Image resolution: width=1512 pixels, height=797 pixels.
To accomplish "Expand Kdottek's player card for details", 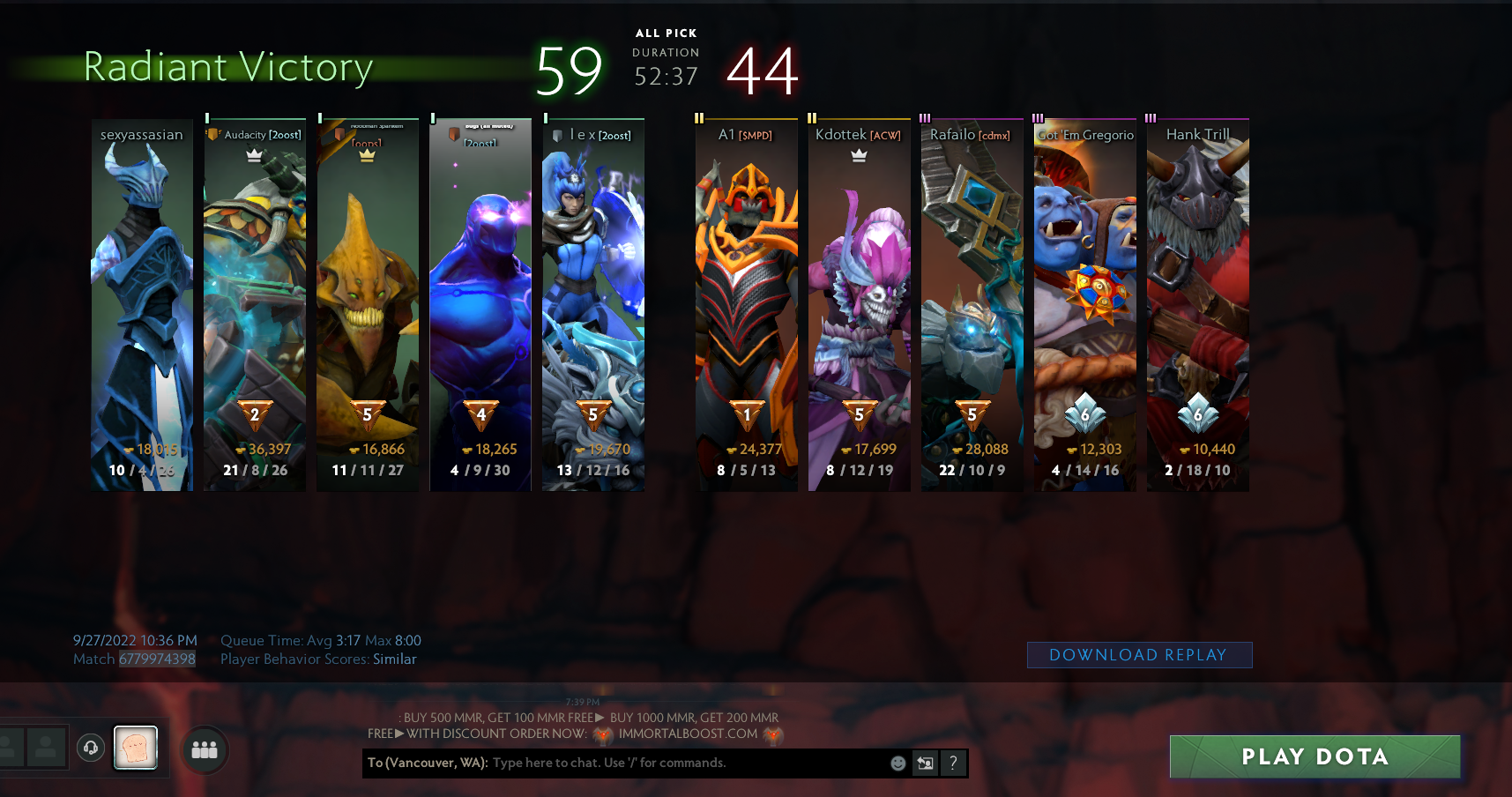I will (x=860, y=304).
